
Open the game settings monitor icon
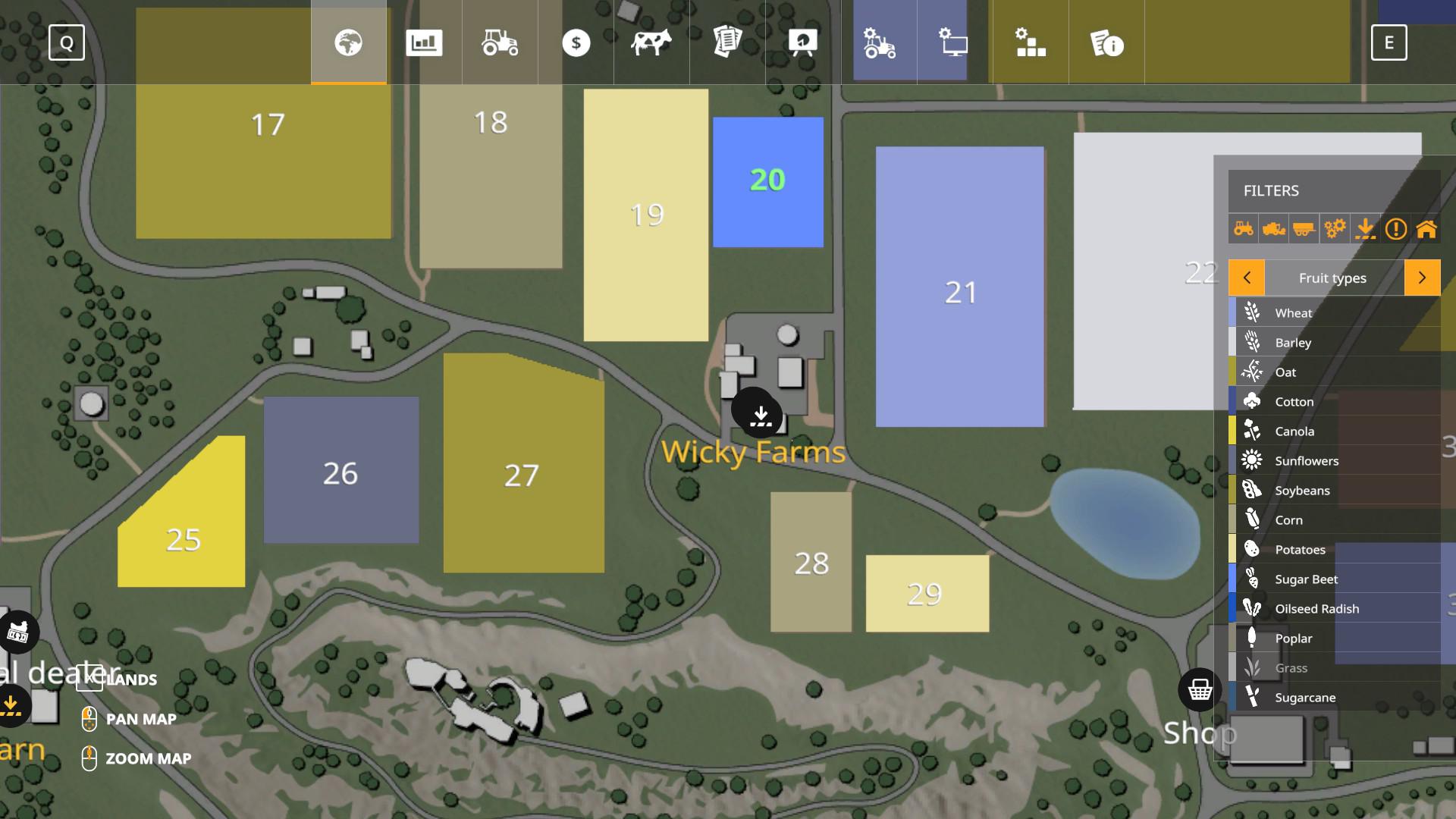[953, 43]
